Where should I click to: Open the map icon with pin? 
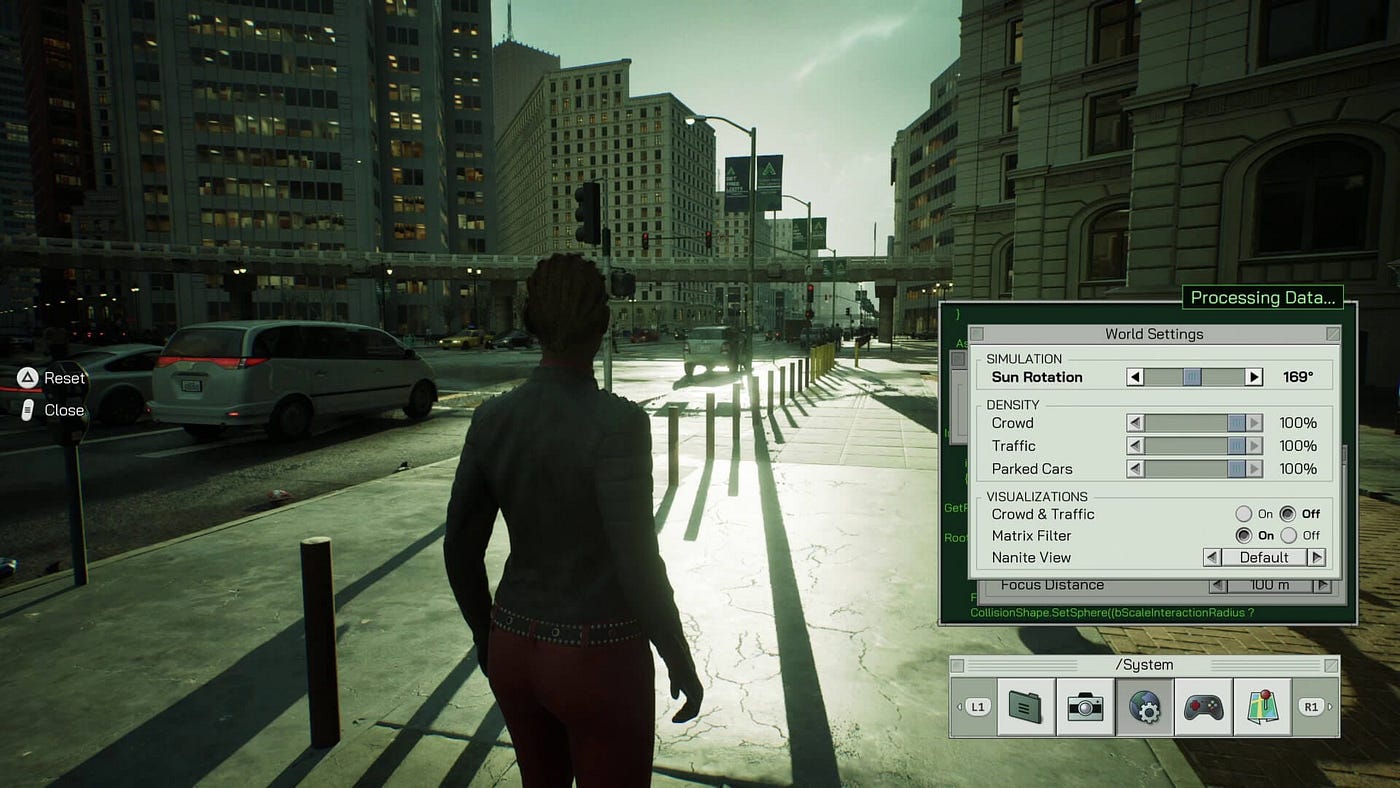[x=1262, y=707]
